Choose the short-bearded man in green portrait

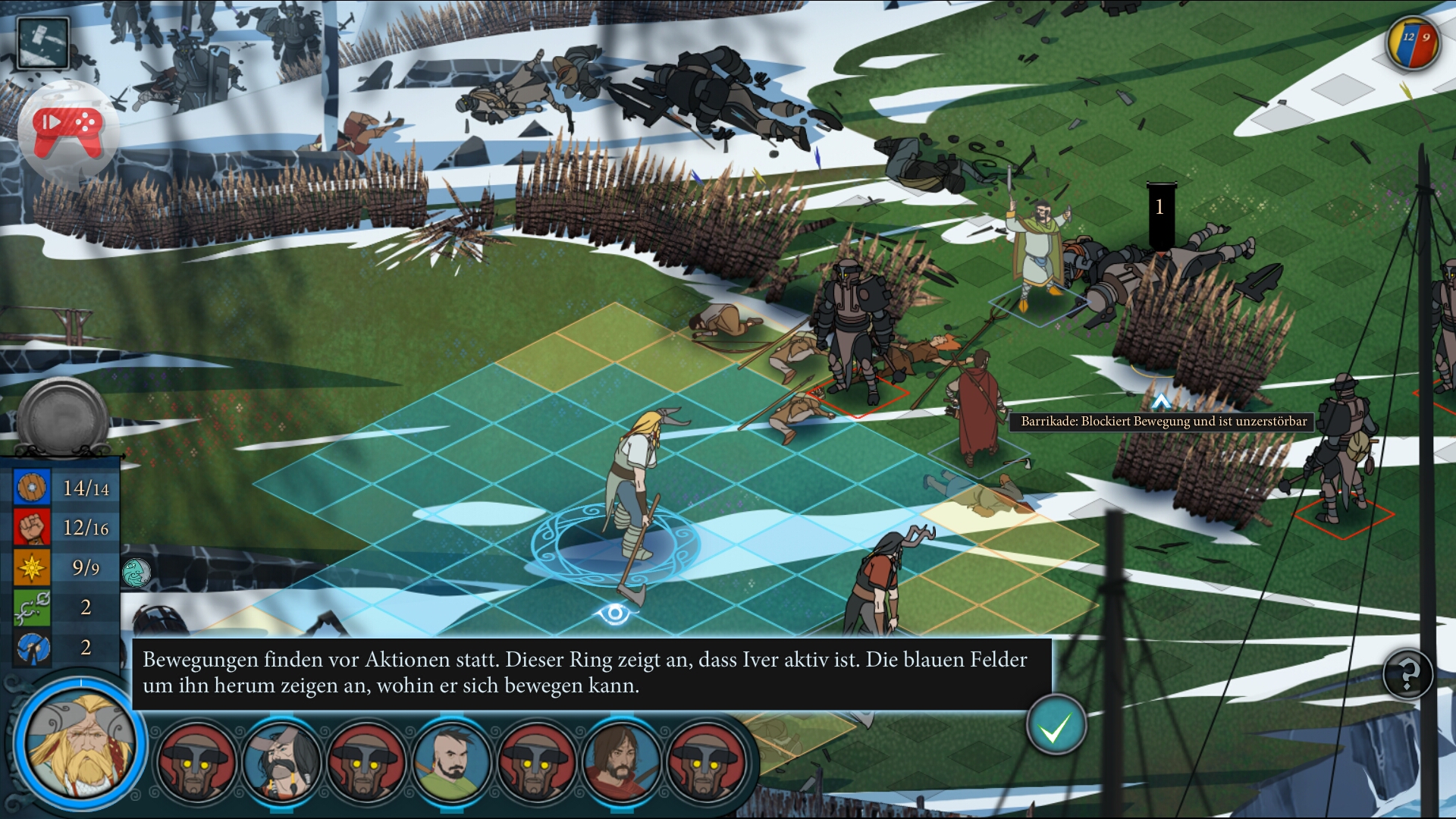coord(452,760)
